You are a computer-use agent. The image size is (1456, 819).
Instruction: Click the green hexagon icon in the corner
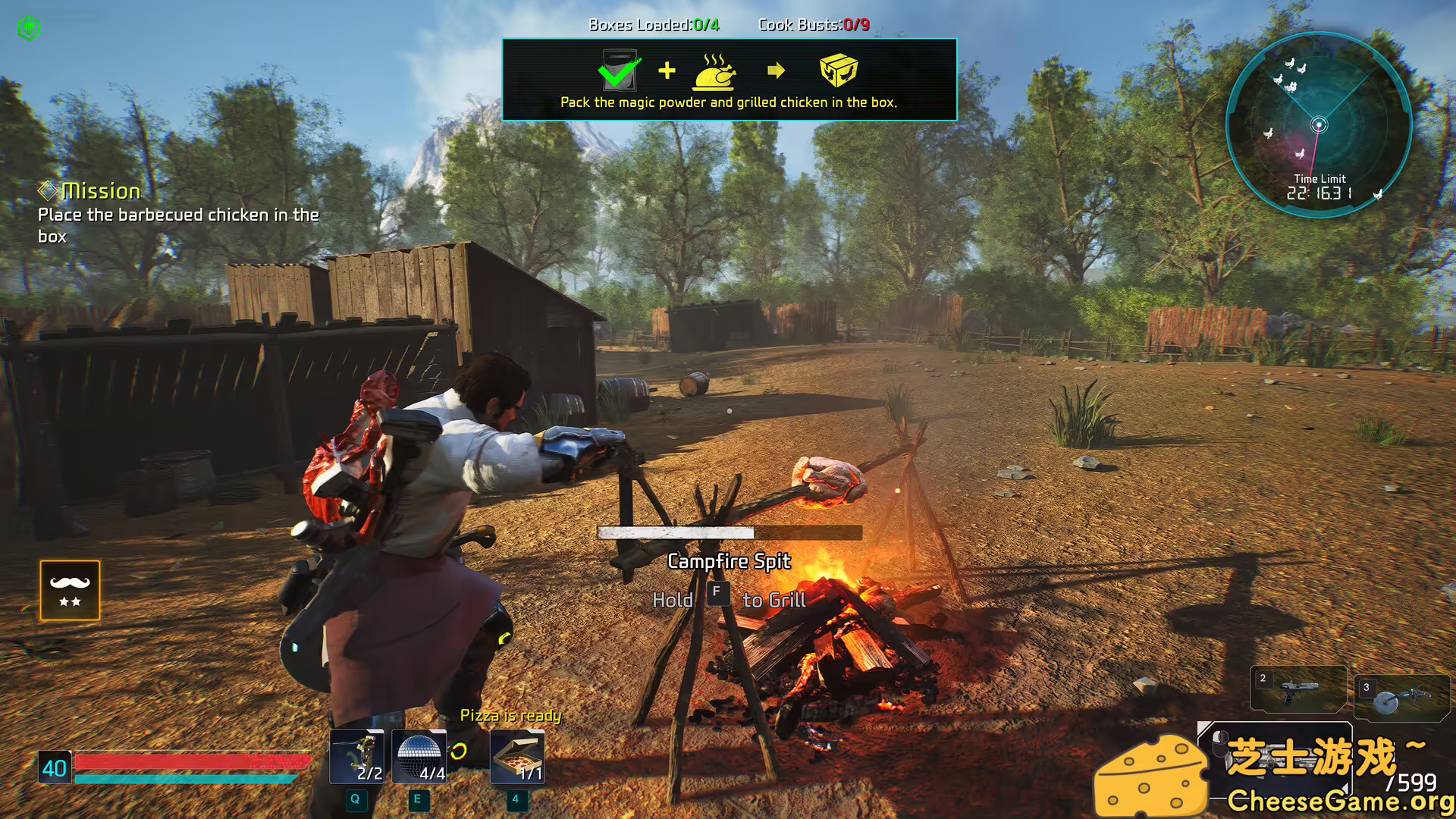click(x=29, y=28)
